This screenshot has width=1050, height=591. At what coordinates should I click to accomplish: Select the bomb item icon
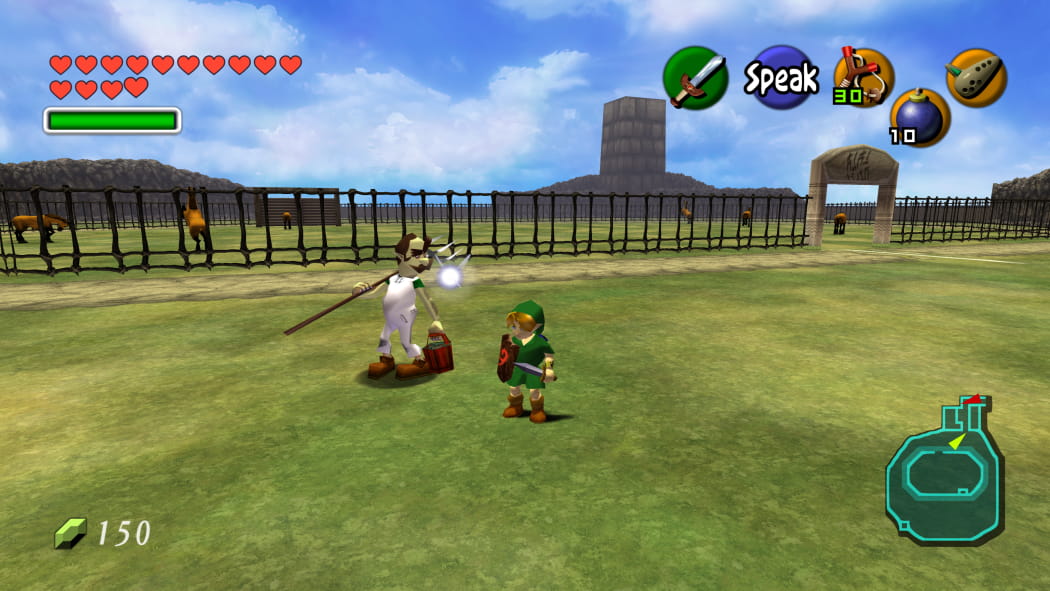919,117
